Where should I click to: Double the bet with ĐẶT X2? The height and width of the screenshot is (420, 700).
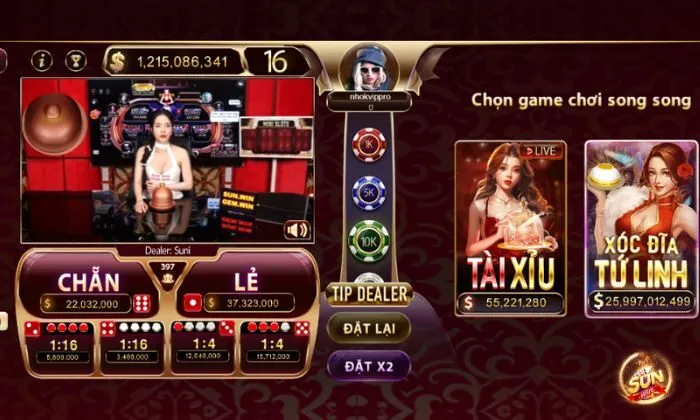pos(369,366)
